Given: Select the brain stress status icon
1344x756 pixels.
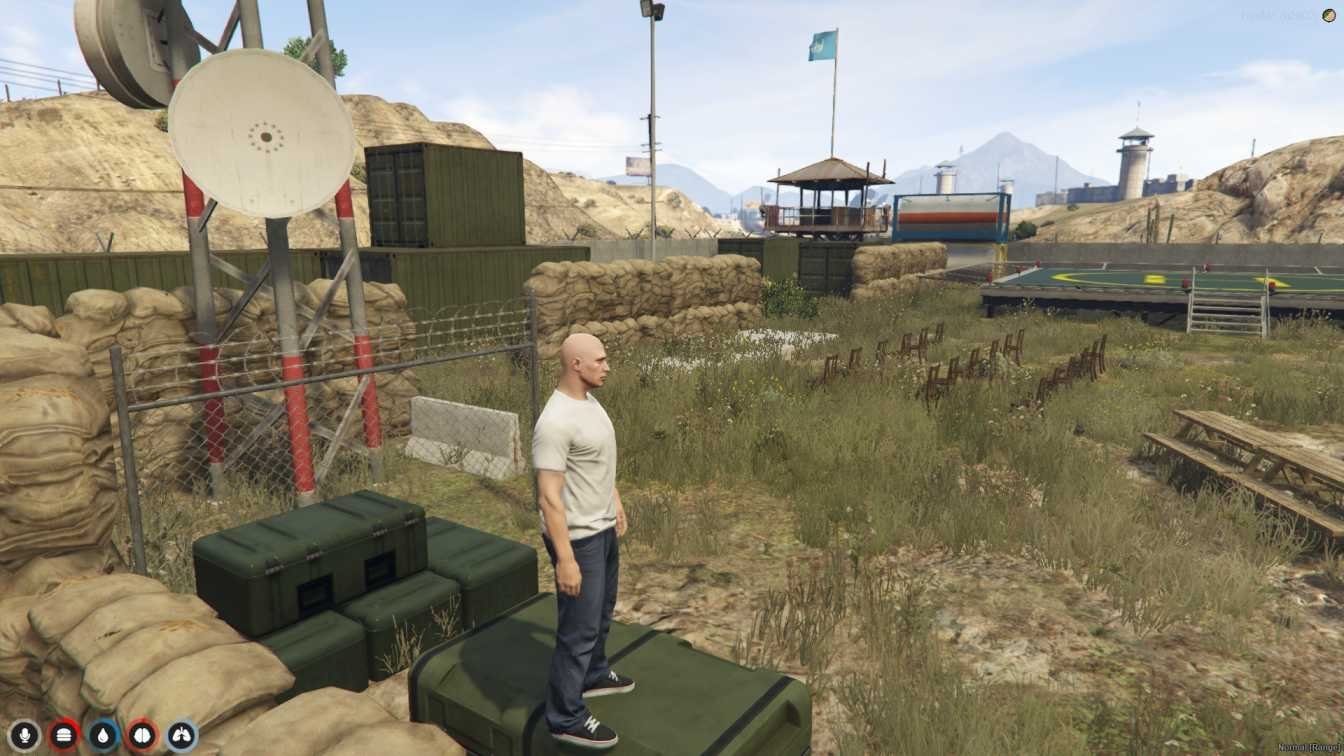Looking at the screenshot, I should (142, 736).
